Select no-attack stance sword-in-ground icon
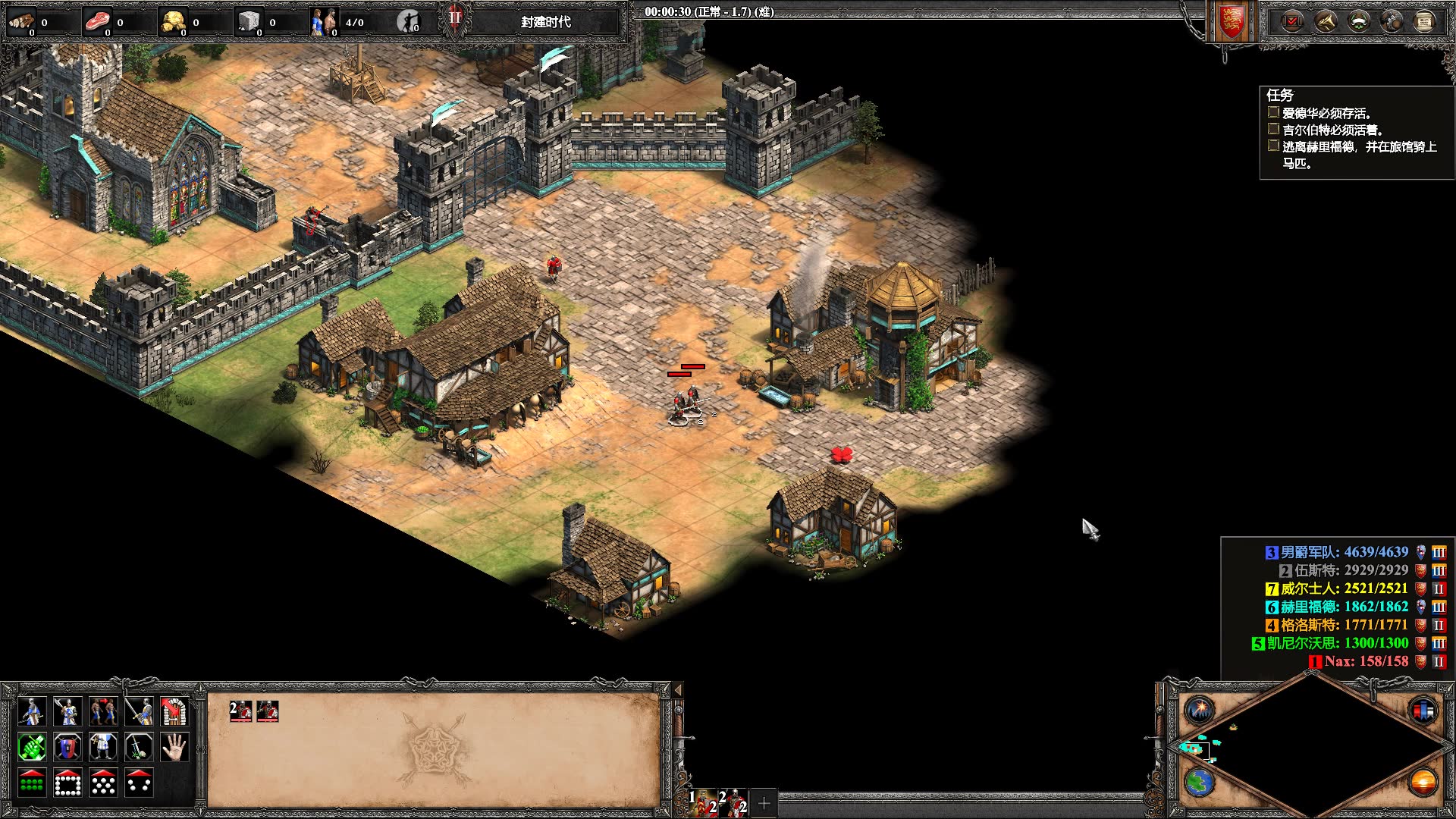1456x819 pixels. (139, 747)
